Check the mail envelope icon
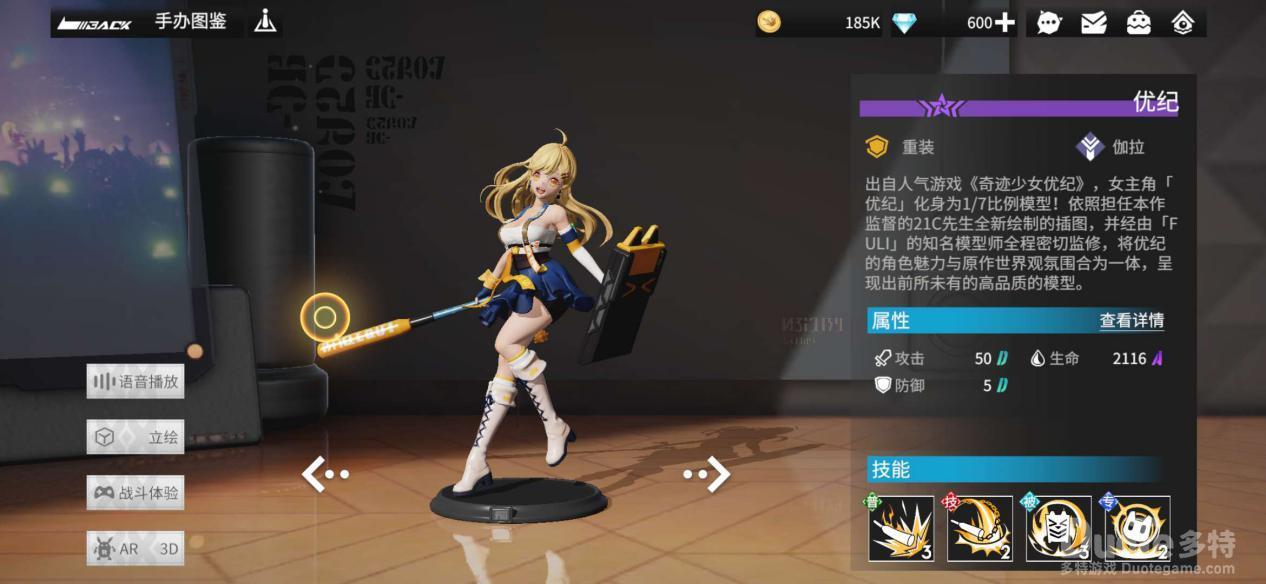This screenshot has height=584, width=1266. coord(1094,22)
